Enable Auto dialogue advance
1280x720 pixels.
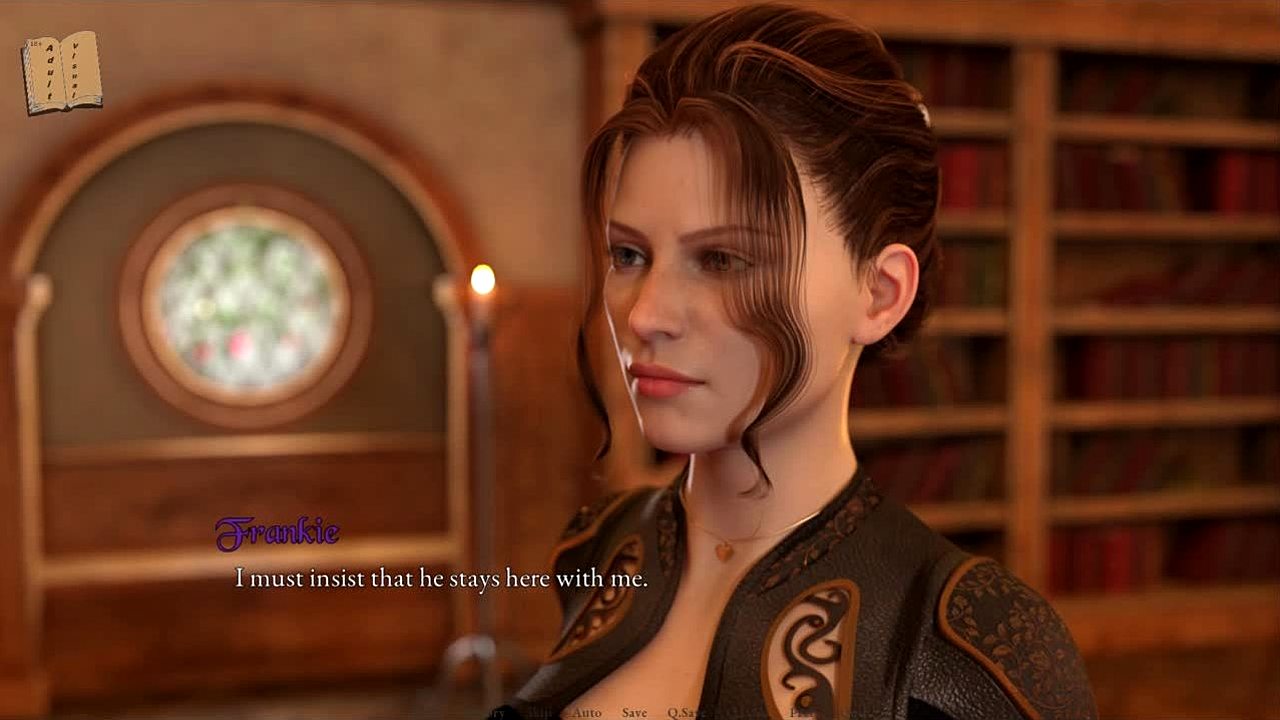click(x=586, y=713)
